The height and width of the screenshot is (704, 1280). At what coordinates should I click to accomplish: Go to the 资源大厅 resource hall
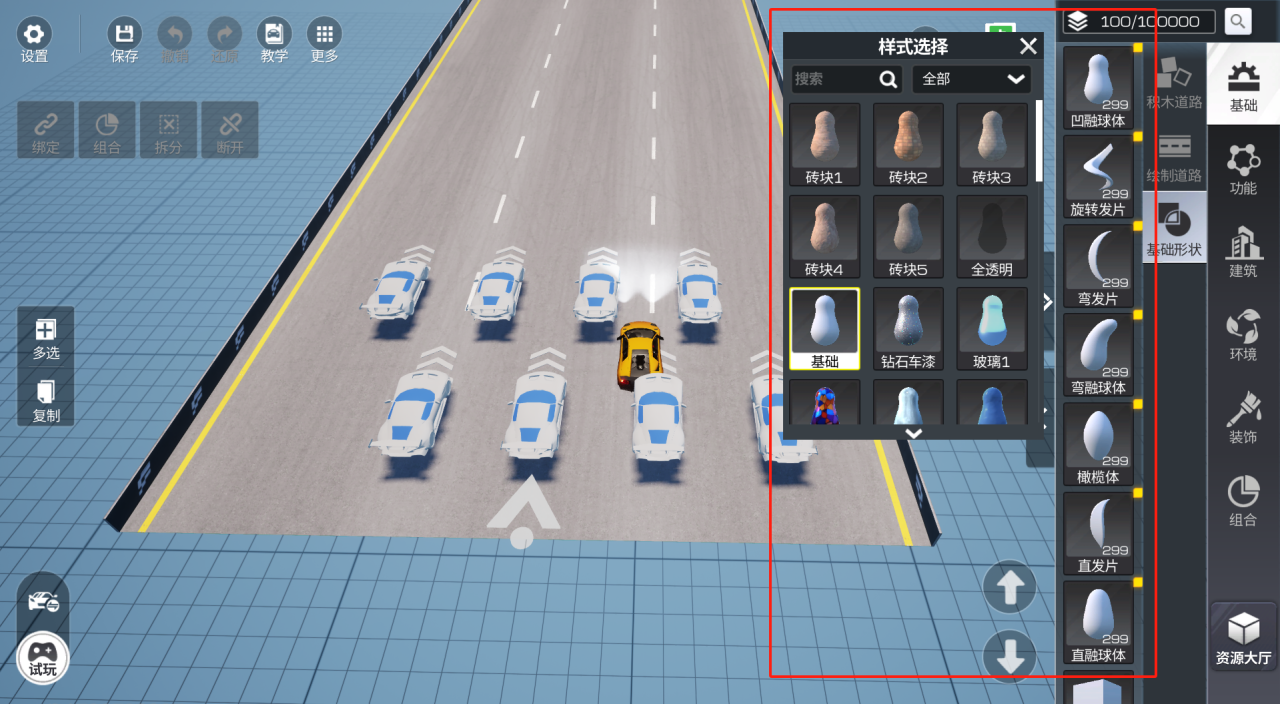coord(1243,638)
